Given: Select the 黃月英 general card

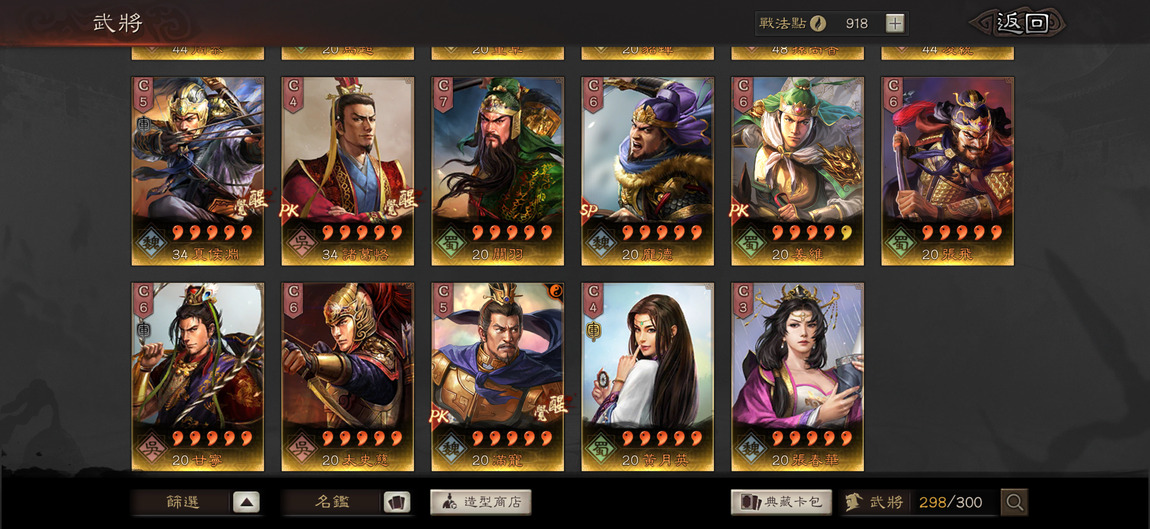Looking at the screenshot, I should [648, 376].
